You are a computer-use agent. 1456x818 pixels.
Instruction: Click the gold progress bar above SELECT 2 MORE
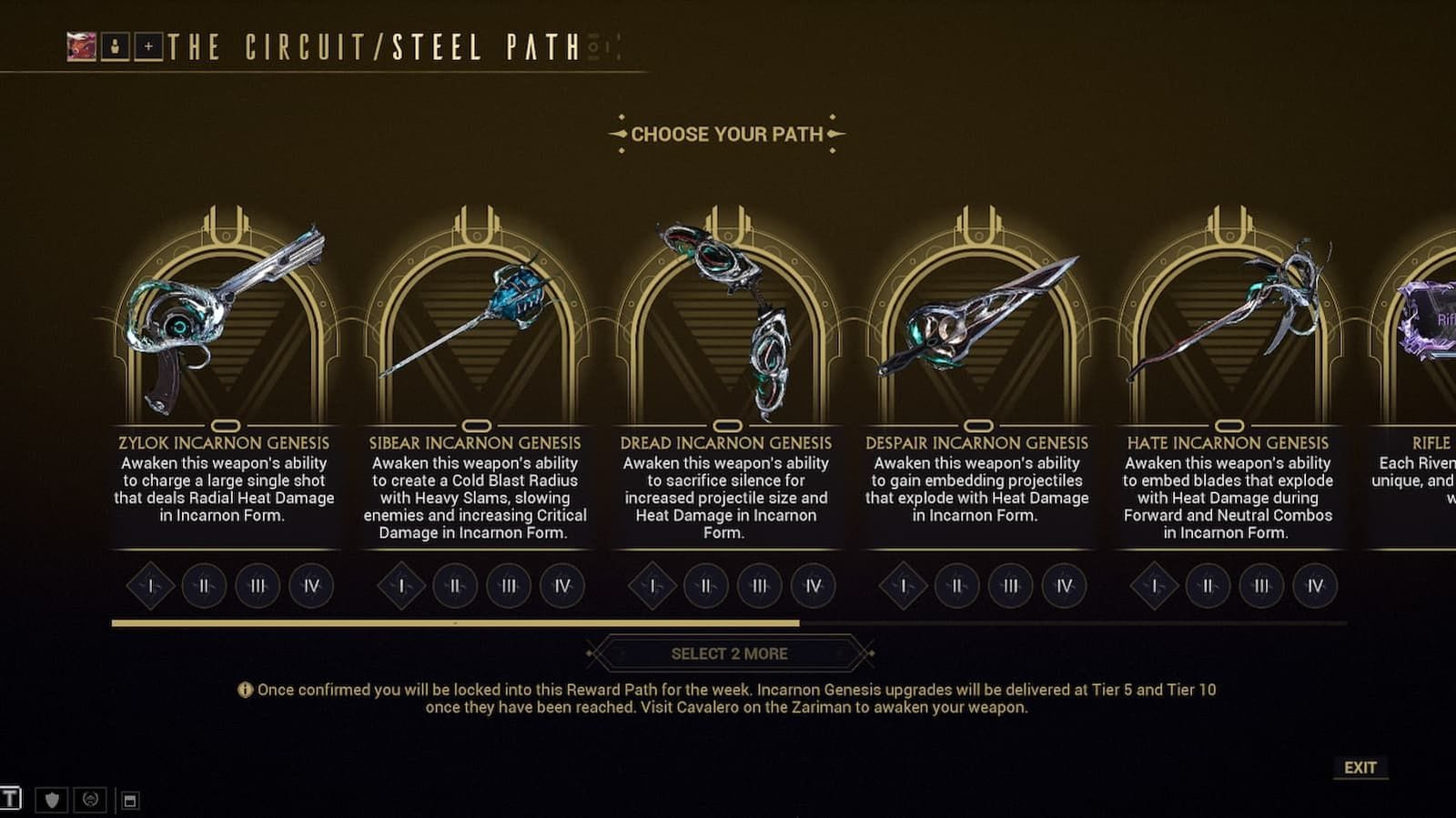tap(455, 624)
